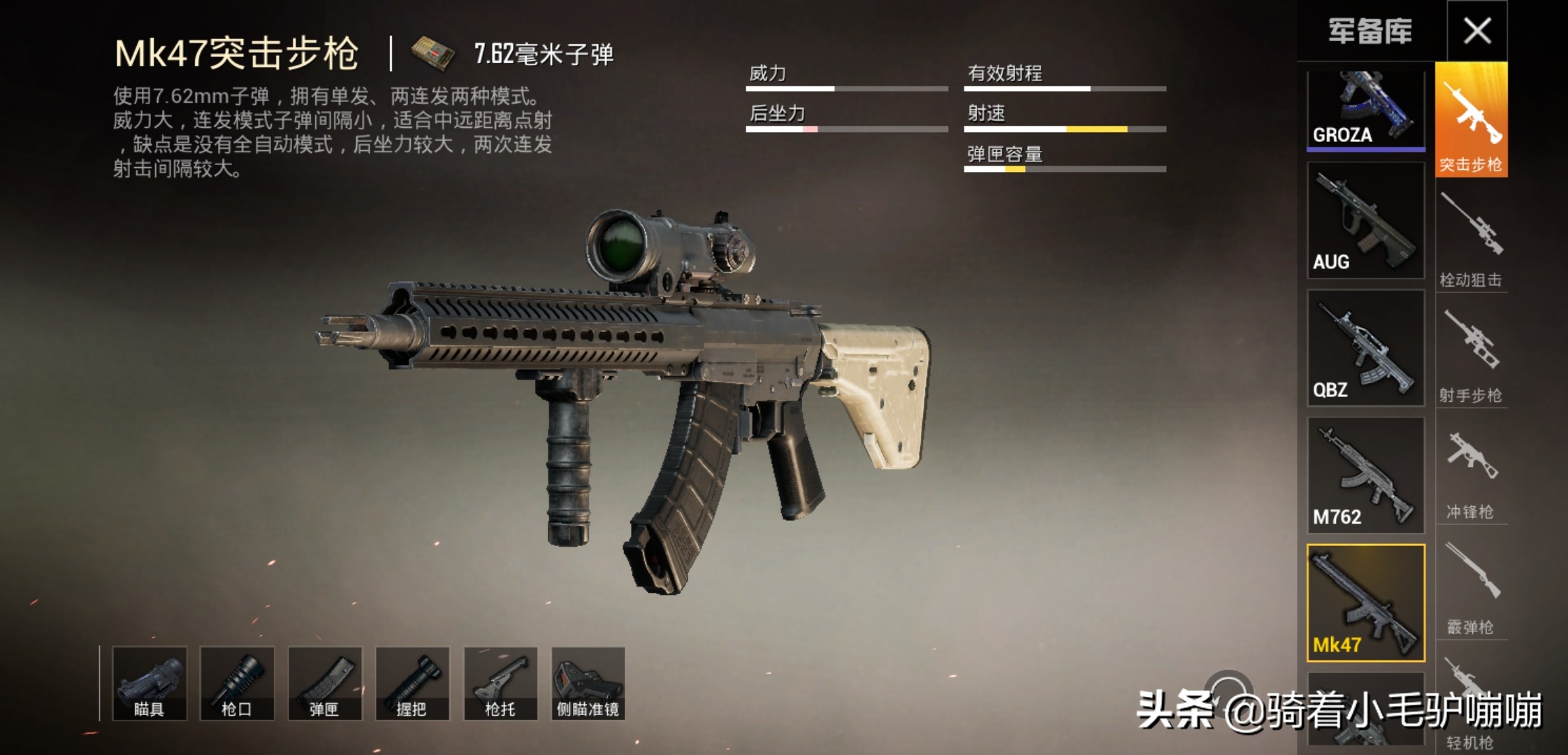Choose the 枪口 muzzle attachment slot
The height and width of the screenshot is (755, 1568).
click(237, 684)
